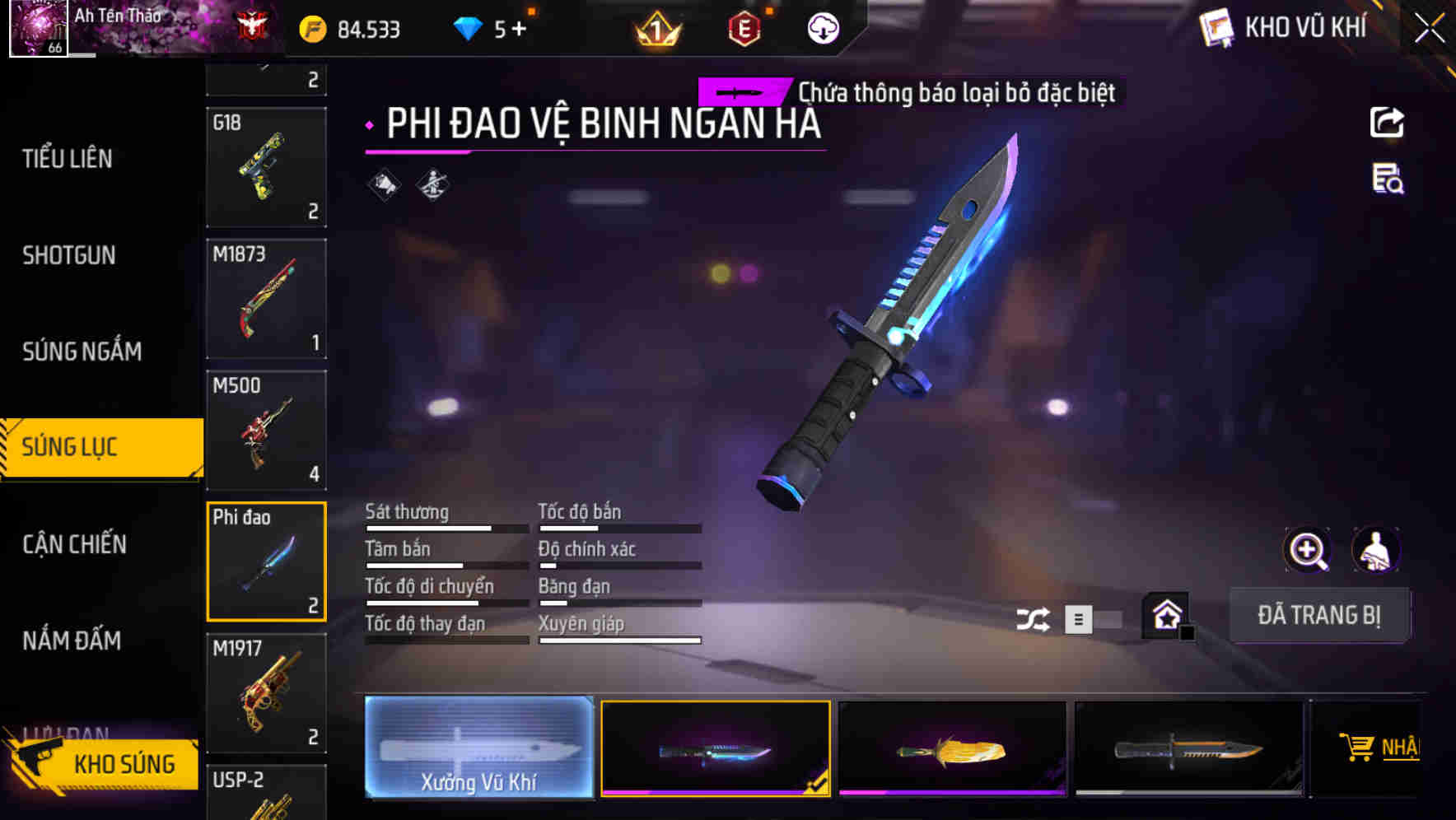Switch to the SHOTGUN category tab
This screenshot has width=1456, height=820.
(69, 255)
